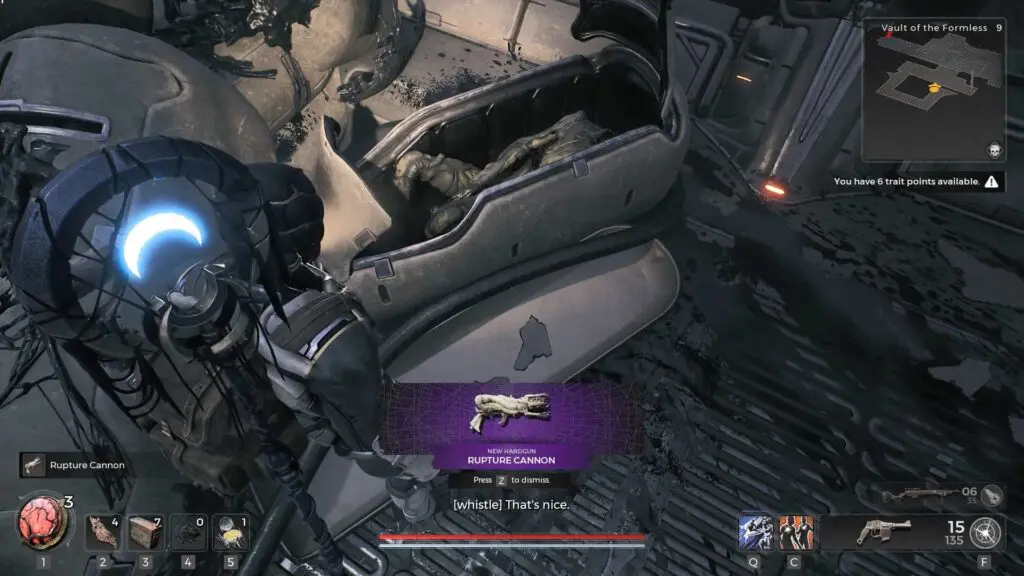Activate the orange two-figures skill icon
The width and height of the screenshot is (1024, 576).
[x=796, y=531]
